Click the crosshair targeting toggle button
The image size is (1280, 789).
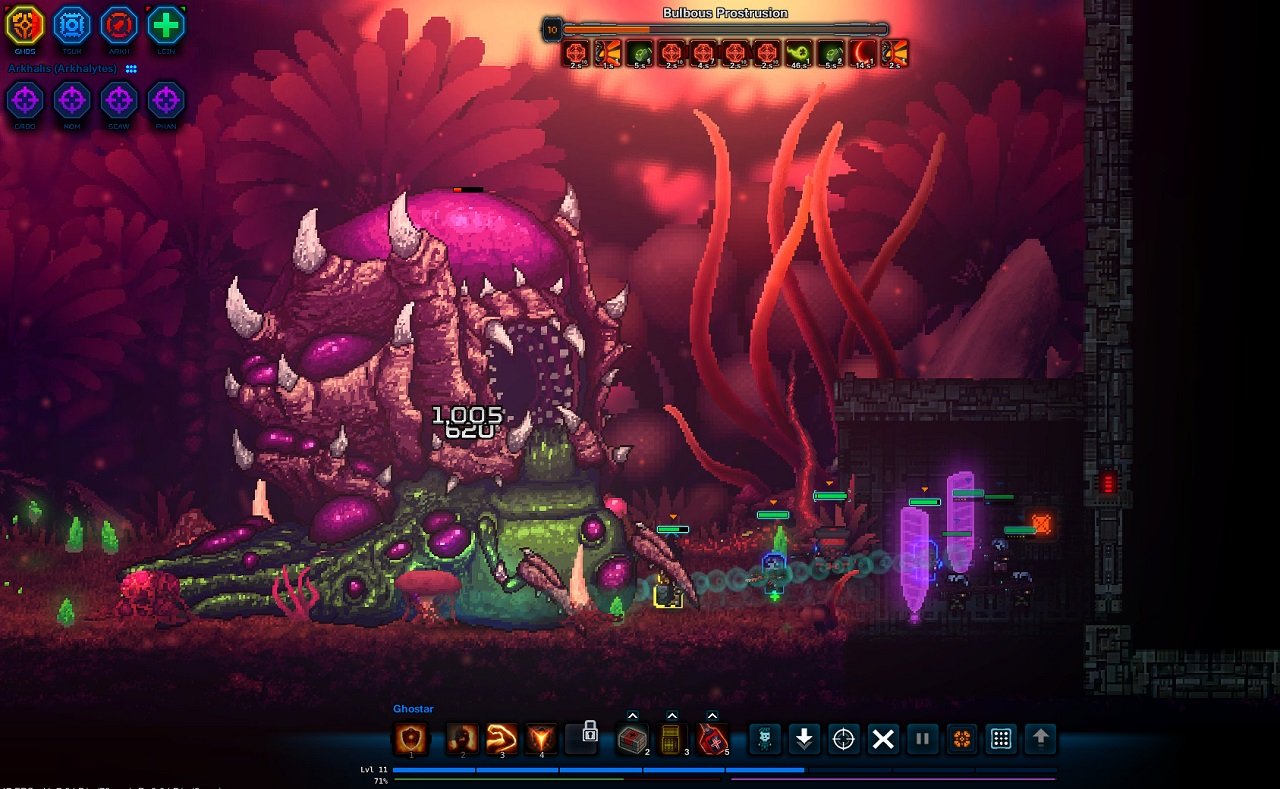pyautogui.click(x=844, y=740)
